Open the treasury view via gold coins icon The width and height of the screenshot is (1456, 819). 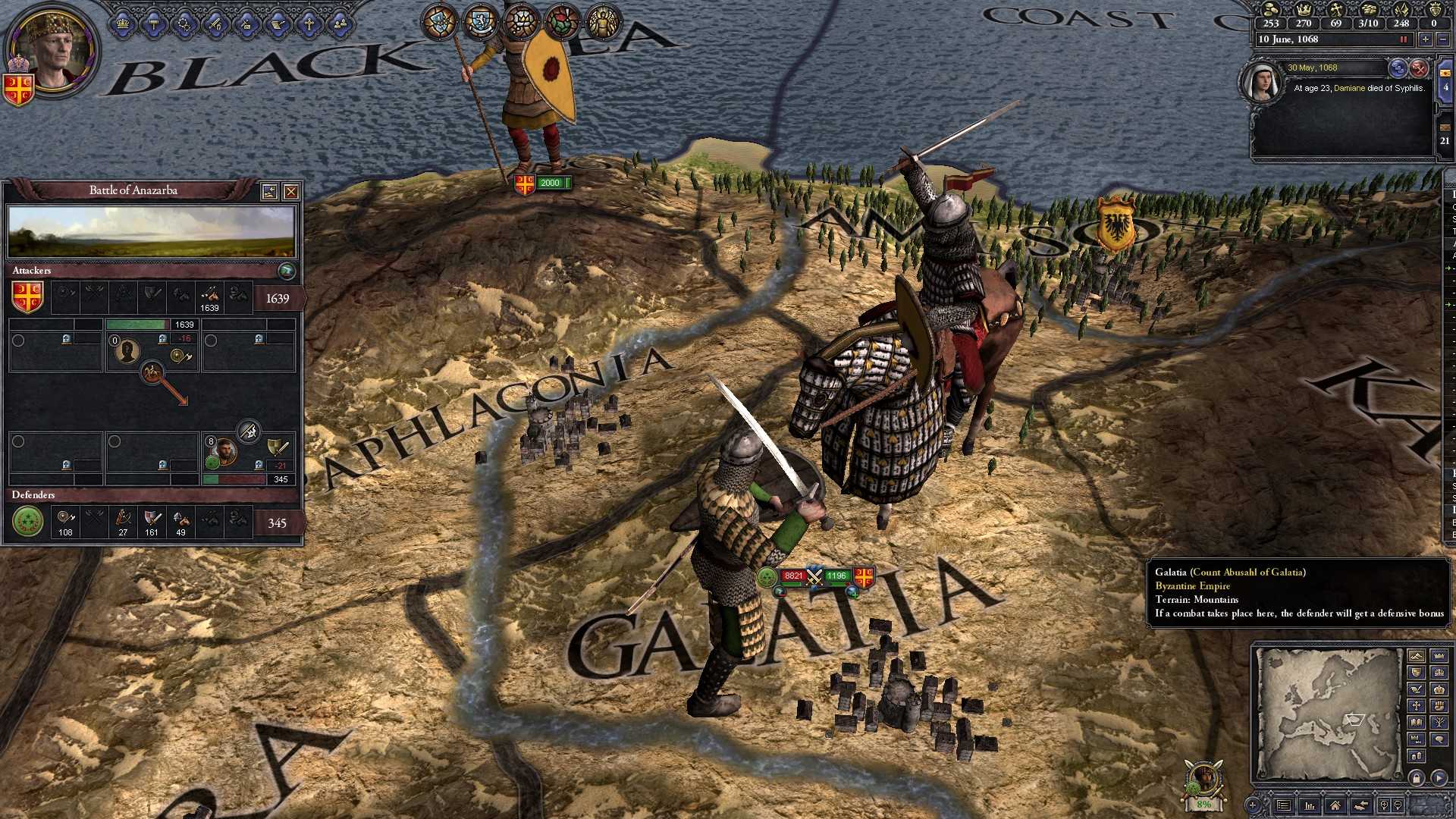(x=1269, y=11)
